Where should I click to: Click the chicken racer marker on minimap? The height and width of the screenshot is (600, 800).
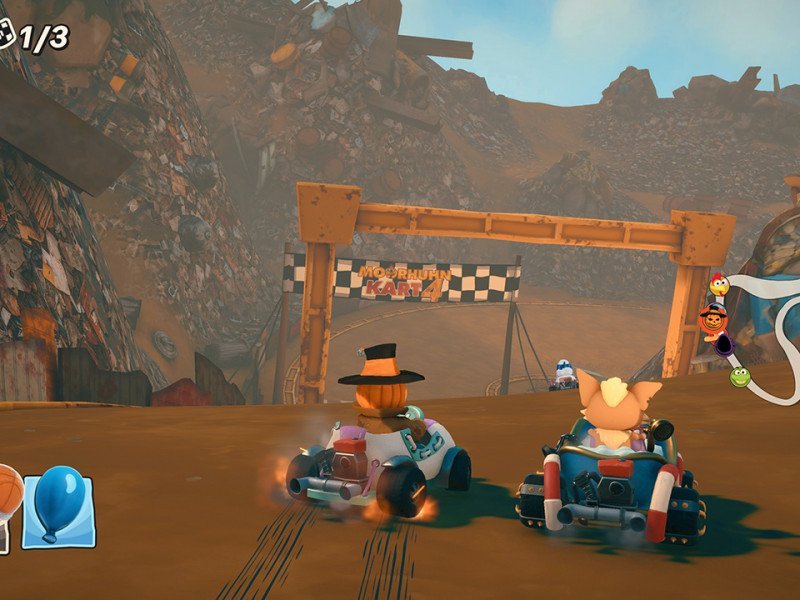click(719, 286)
